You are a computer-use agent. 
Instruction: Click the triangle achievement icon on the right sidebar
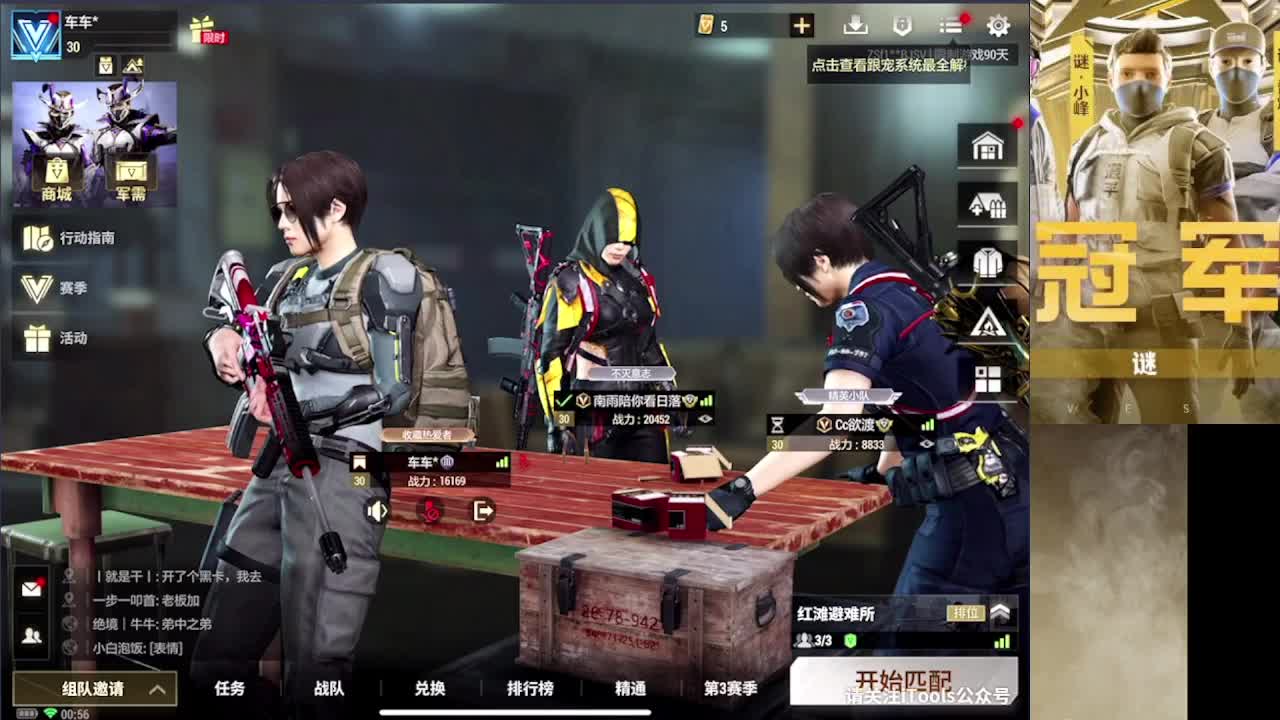pyautogui.click(x=986, y=324)
